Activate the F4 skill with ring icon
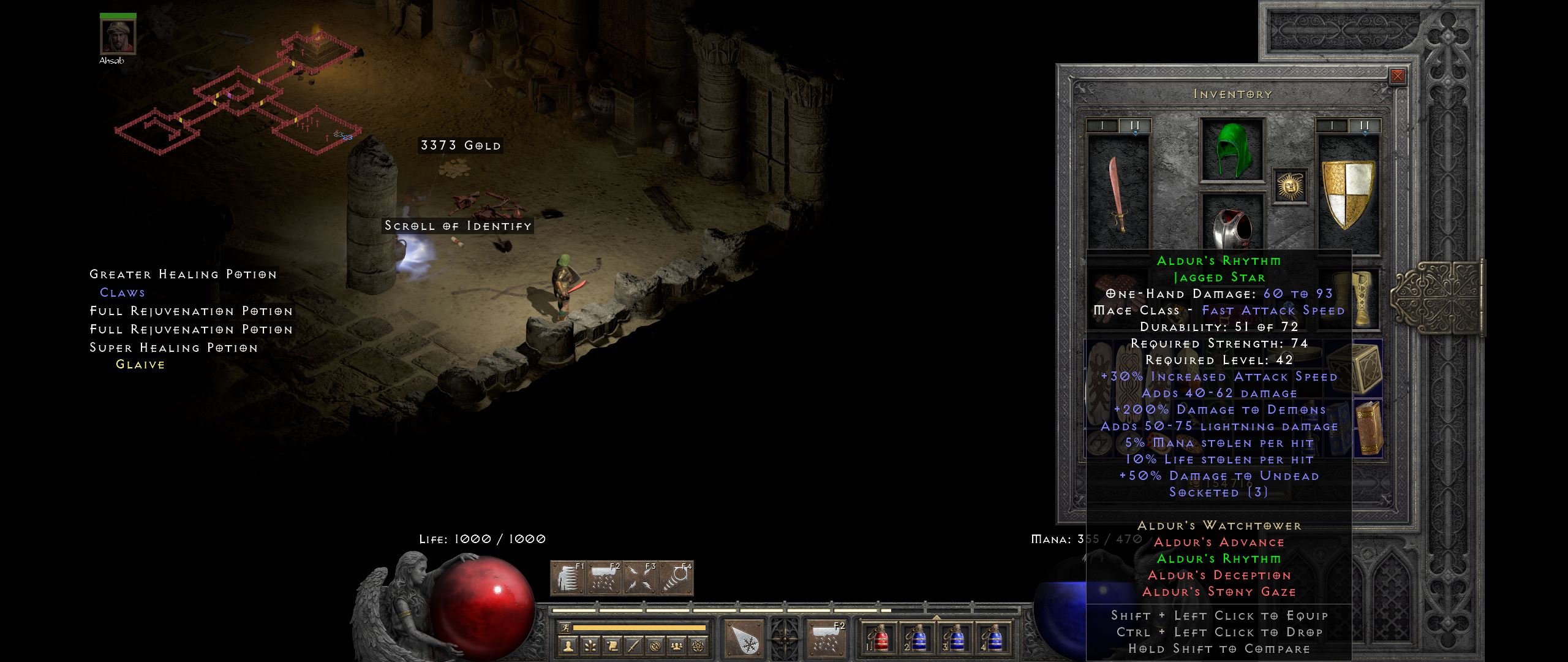The height and width of the screenshot is (662, 1568). 676,579
